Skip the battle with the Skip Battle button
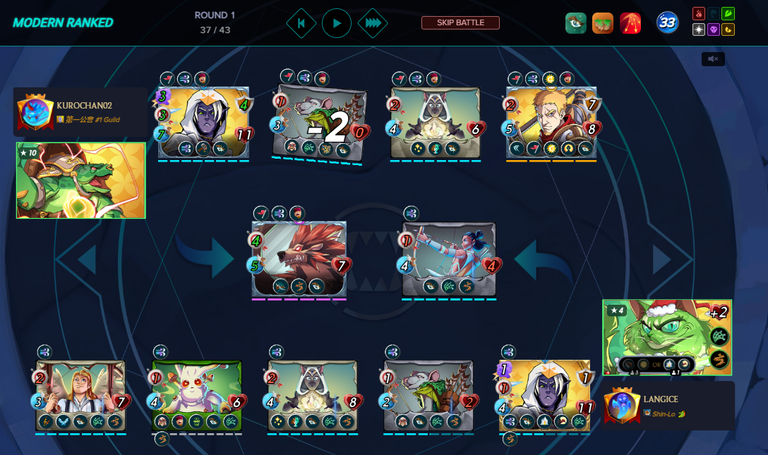This screenshot has height=455, width=768. (460, 23)
